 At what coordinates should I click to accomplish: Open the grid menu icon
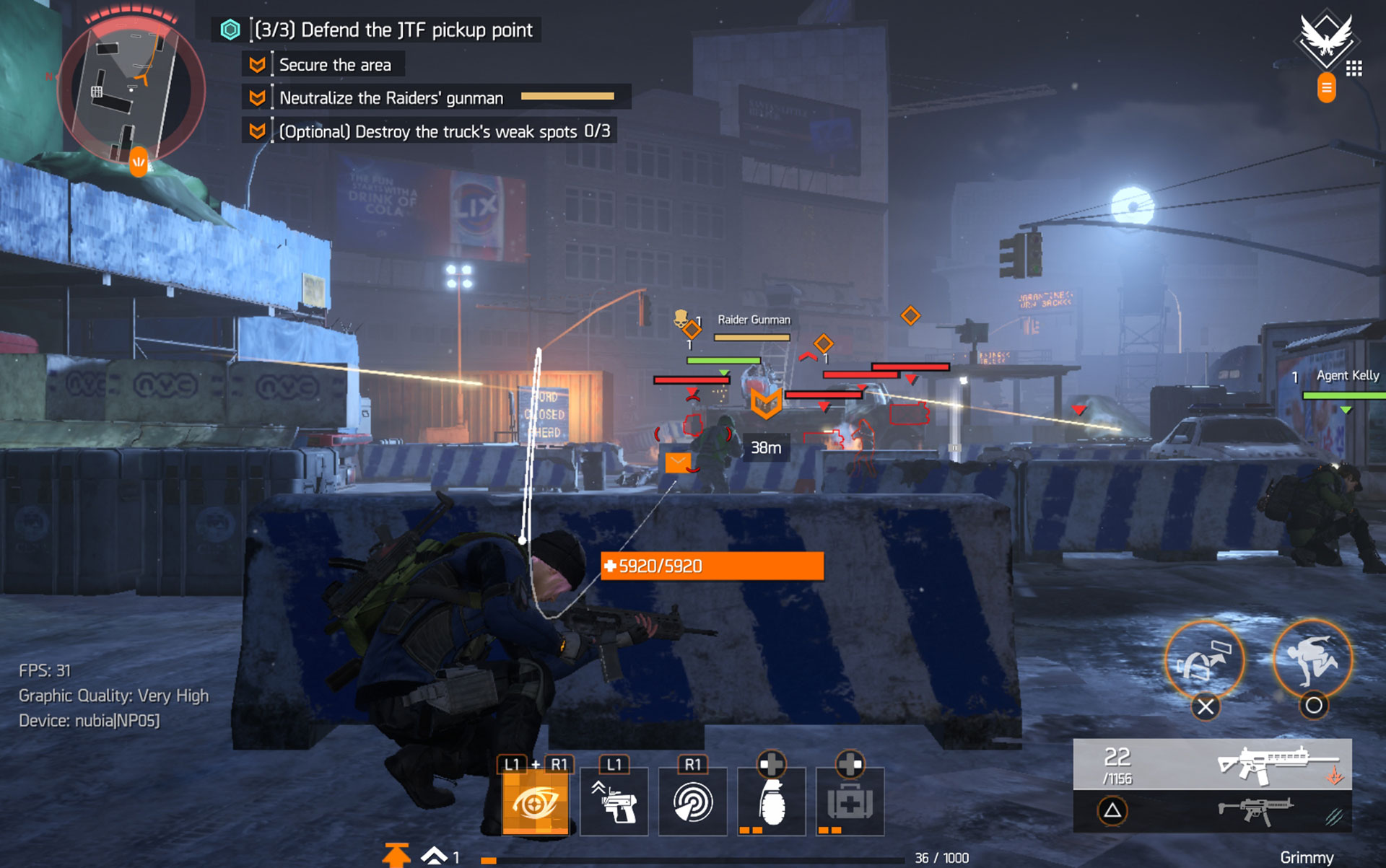pyautogui.click(x=1354, y=69)
